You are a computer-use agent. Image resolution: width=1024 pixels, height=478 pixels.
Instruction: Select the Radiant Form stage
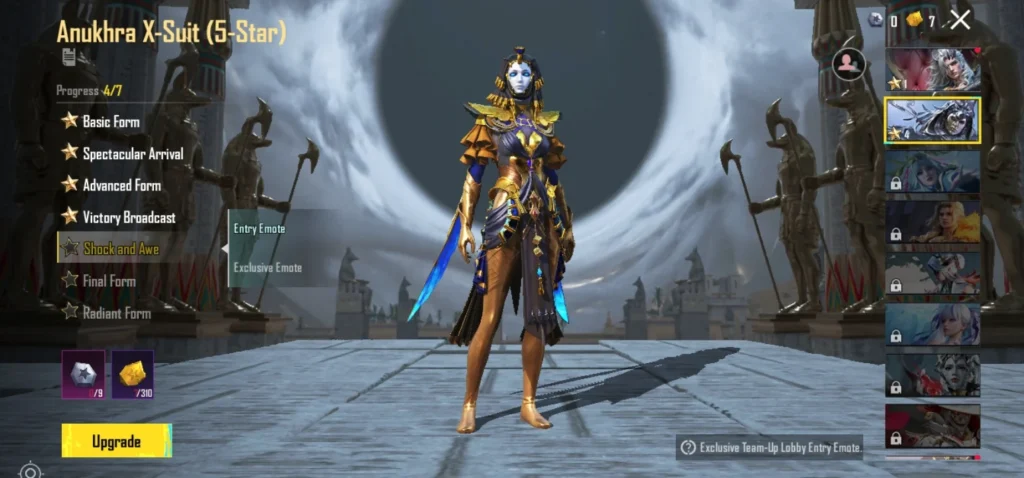coord(116,313)
